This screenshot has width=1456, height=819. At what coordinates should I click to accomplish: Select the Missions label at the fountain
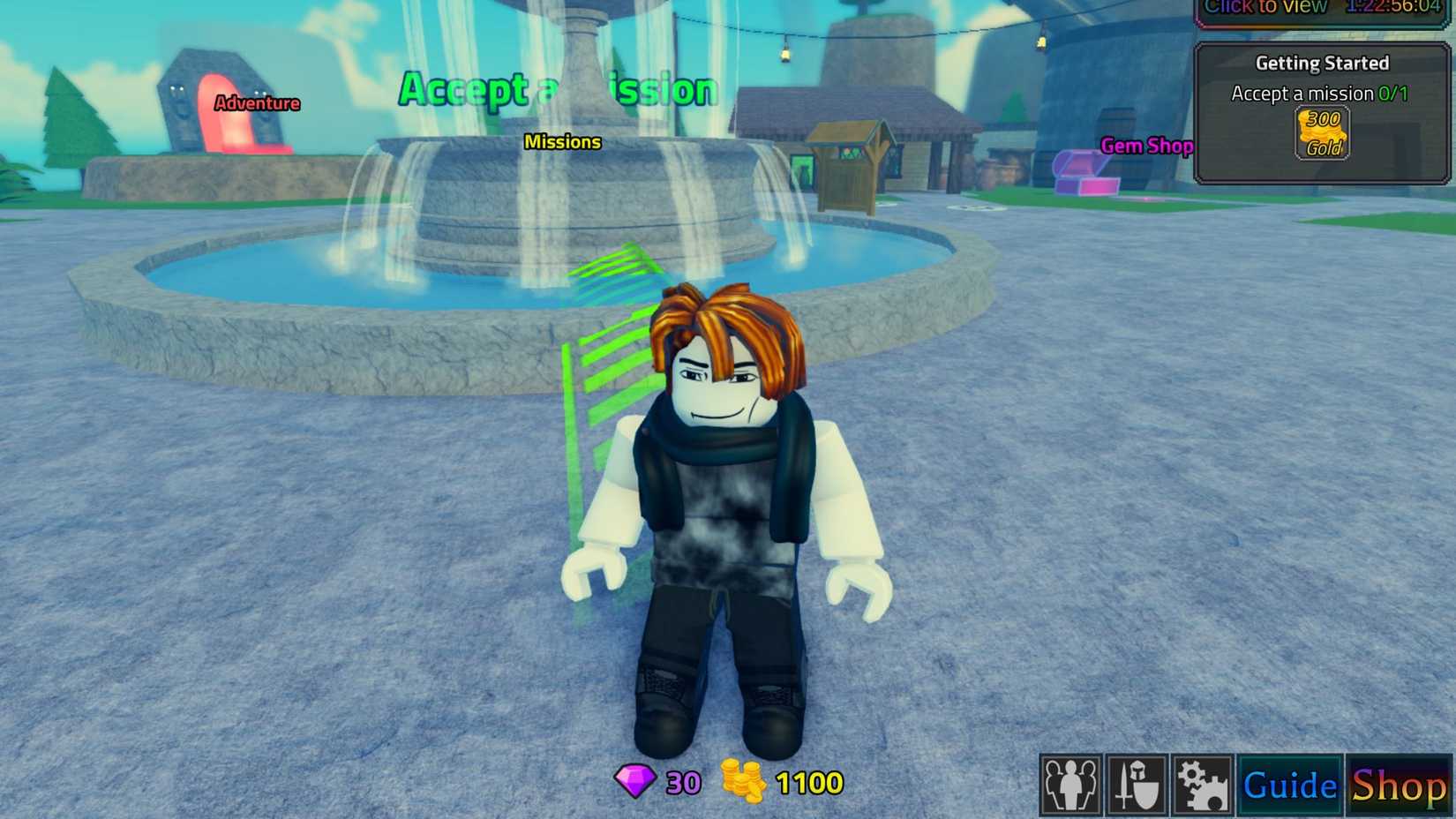coord(562,141)
